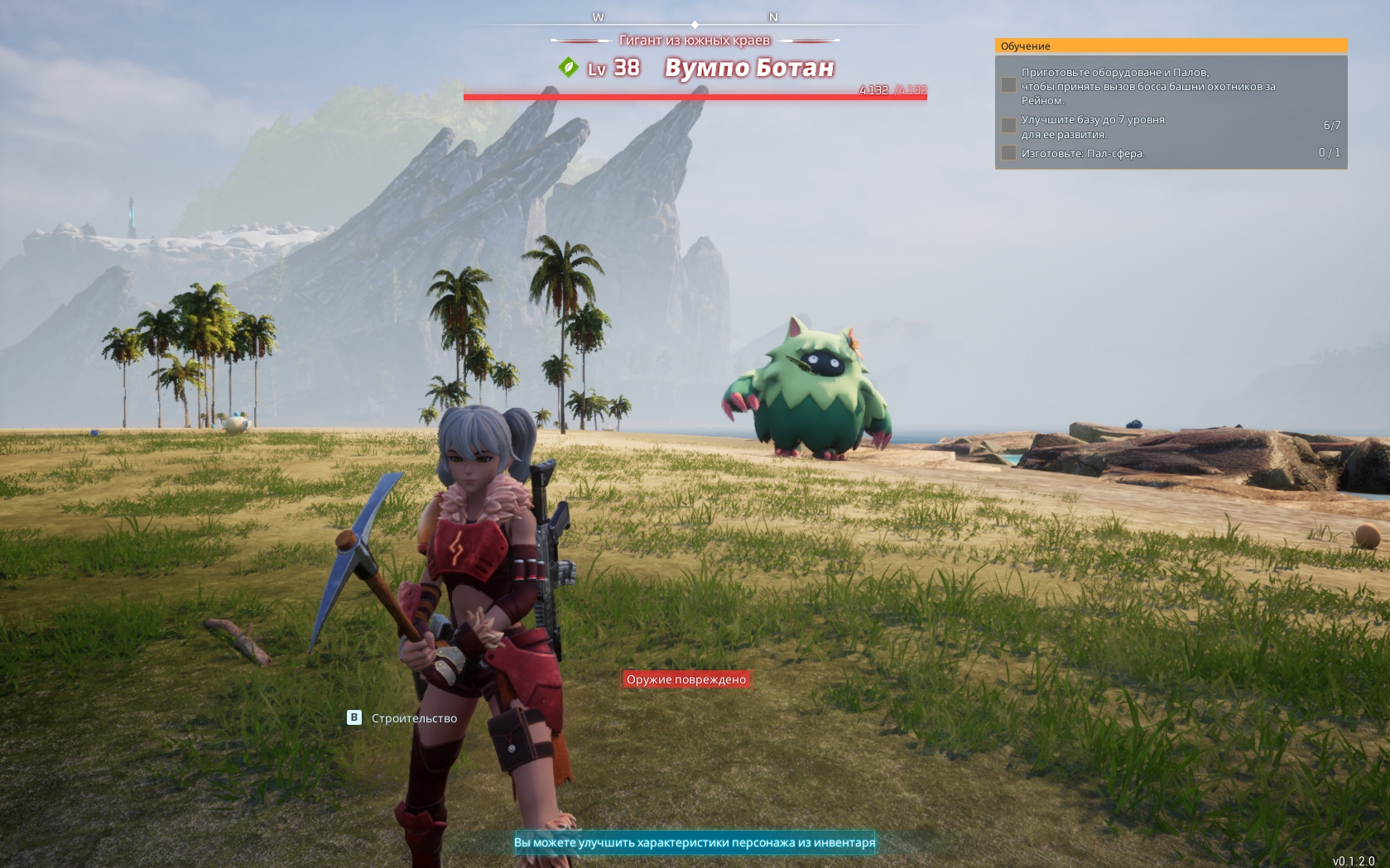Click the red Оружие повреждено warning
This screenshot has width=1390, height=868.
tap(685, 679)
